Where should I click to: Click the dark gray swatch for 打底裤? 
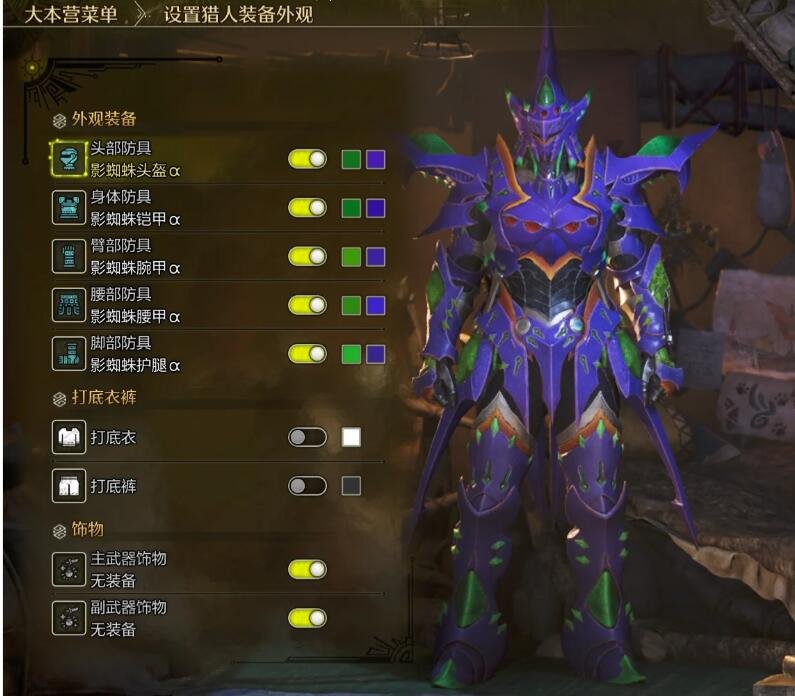pos(351,486)
